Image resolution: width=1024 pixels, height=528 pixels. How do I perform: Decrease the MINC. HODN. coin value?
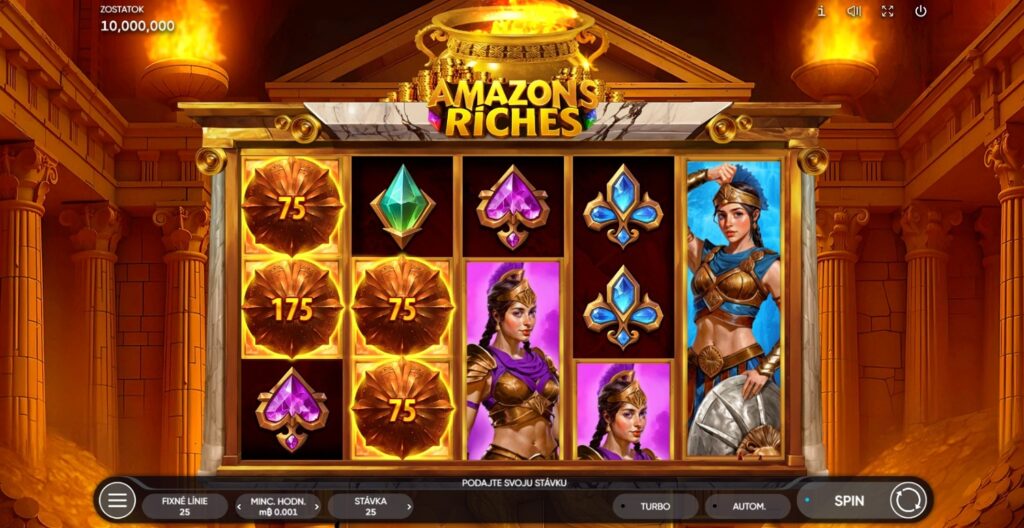[x=240, y=506]
